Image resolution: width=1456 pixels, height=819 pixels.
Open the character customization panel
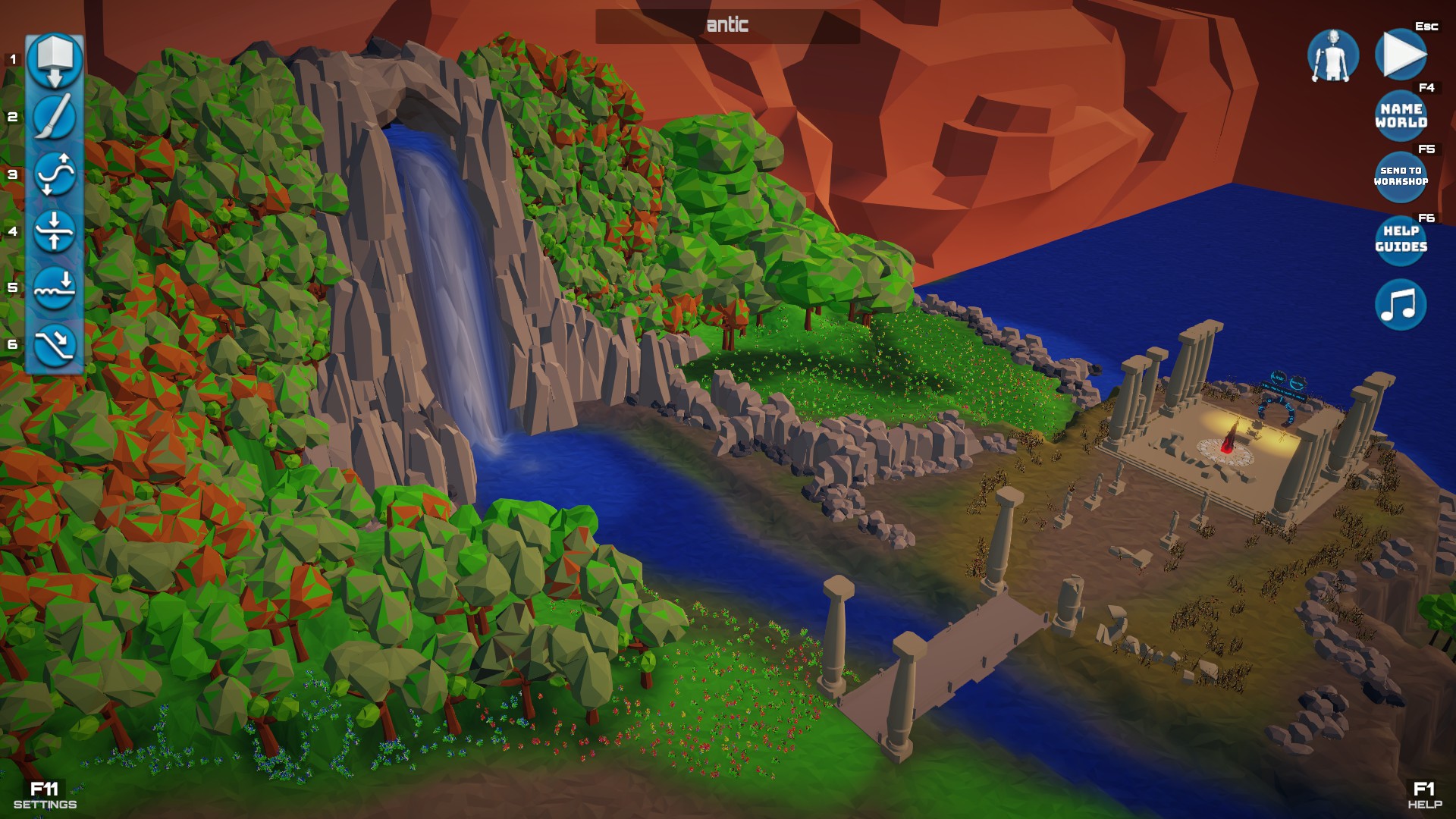click(x=1333, y=56)
